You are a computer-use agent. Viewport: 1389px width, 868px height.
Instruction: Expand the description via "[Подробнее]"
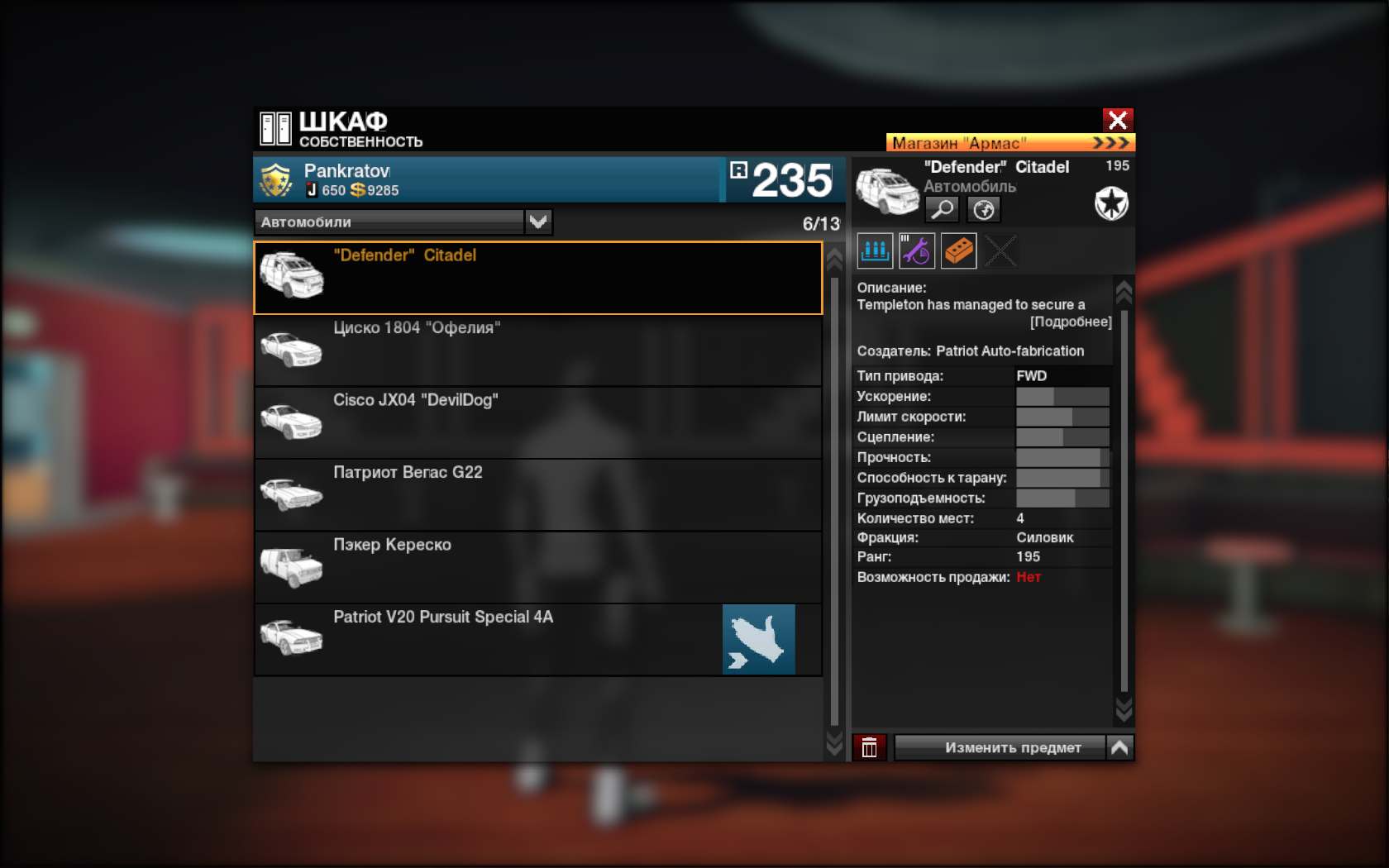[1071, 322]
